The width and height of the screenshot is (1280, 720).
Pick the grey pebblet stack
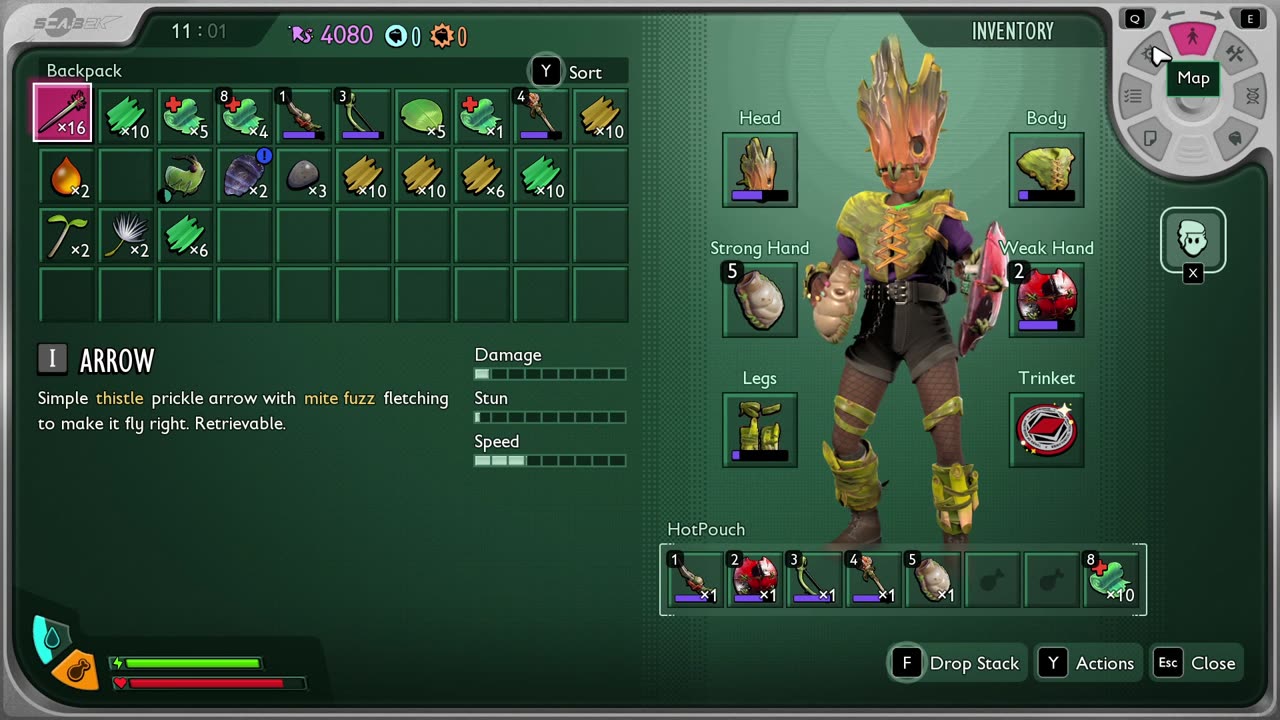[303, 176]
